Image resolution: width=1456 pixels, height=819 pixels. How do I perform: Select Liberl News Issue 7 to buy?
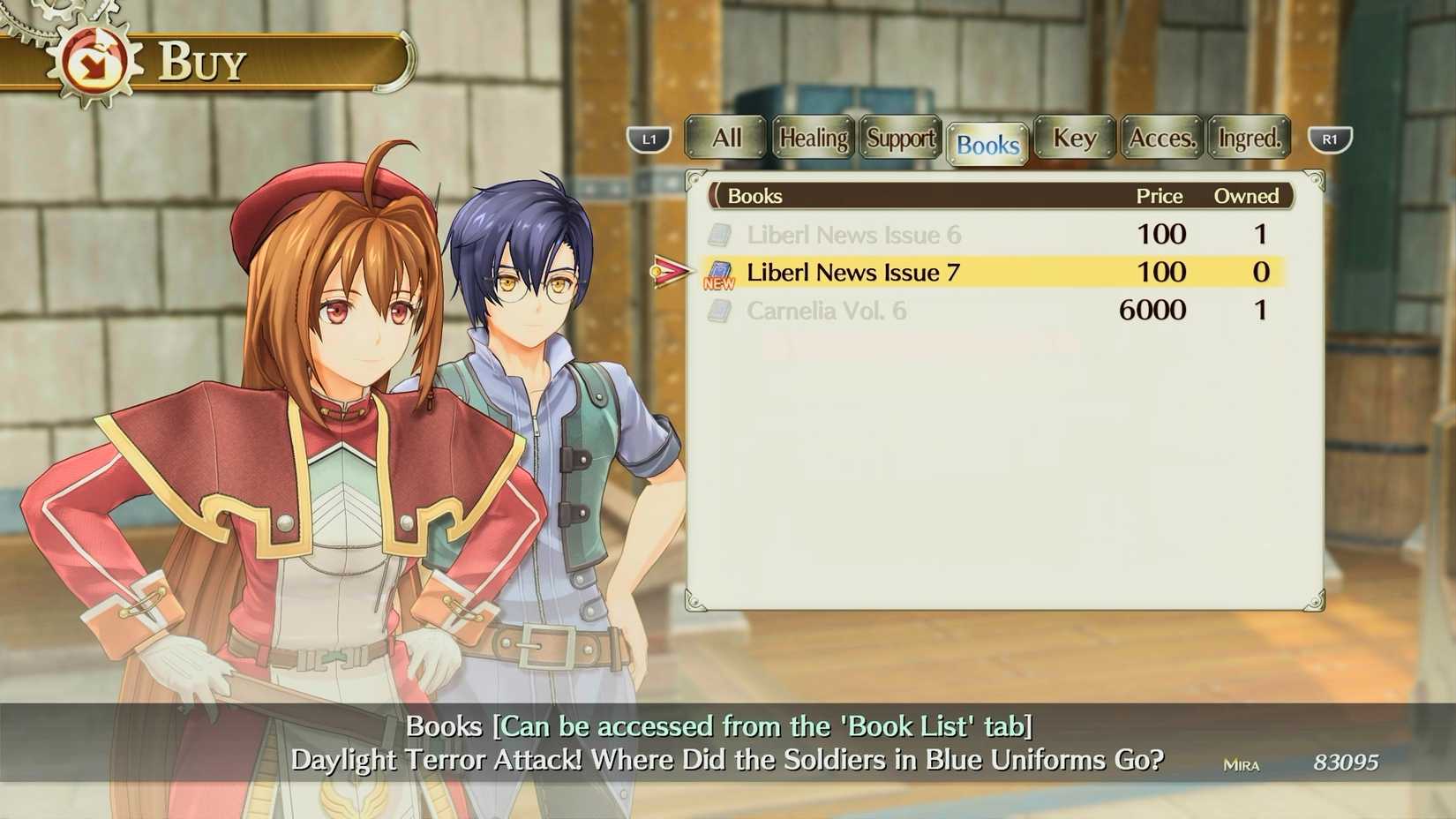point(852,272)
